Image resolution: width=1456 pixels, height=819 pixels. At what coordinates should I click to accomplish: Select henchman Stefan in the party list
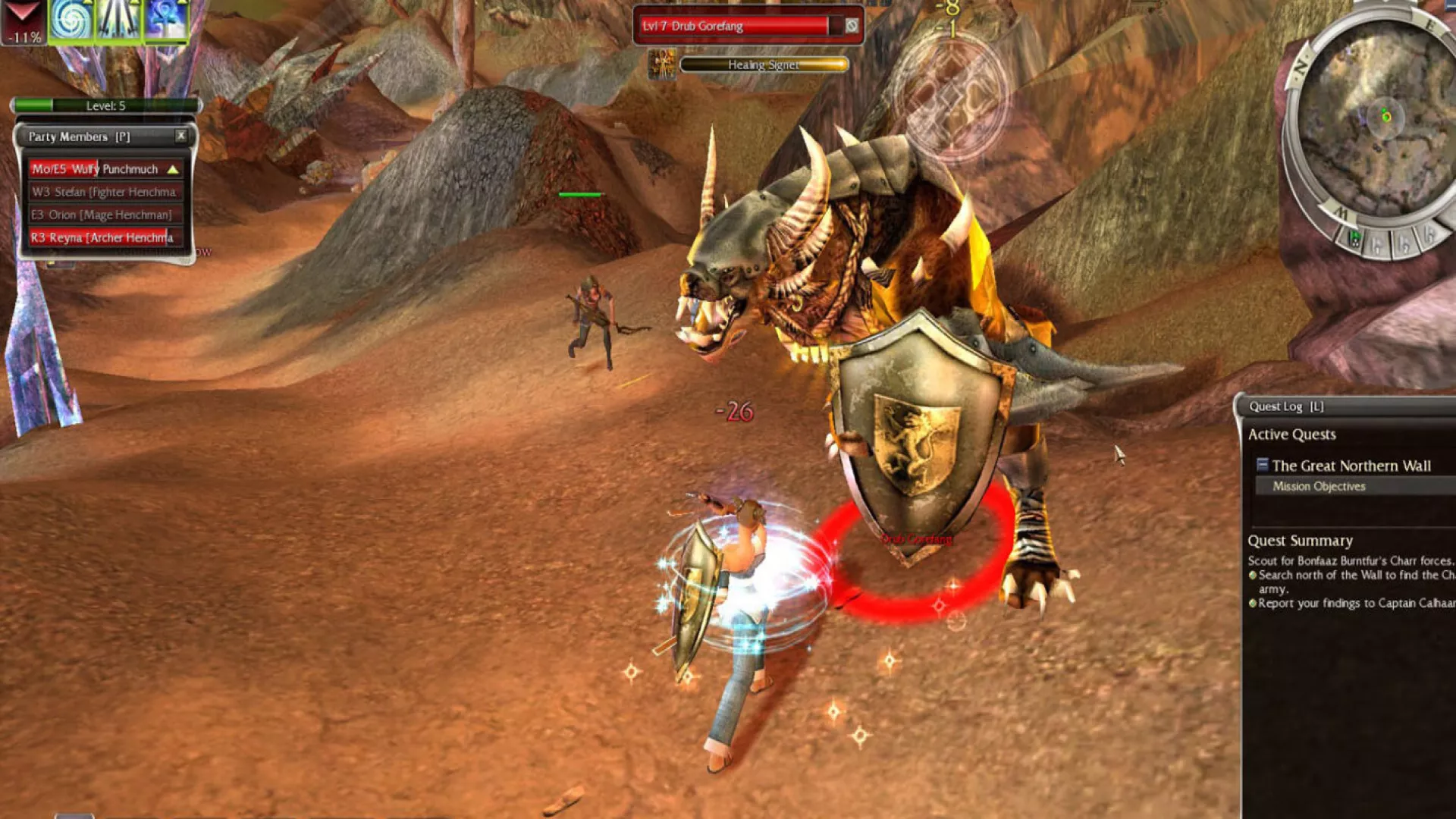coord(104,192)
